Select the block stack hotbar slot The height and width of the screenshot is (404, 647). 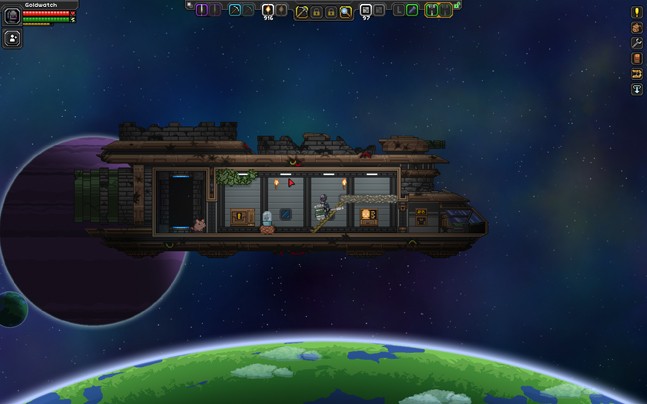pyautogui.click(x=366, y=10)
